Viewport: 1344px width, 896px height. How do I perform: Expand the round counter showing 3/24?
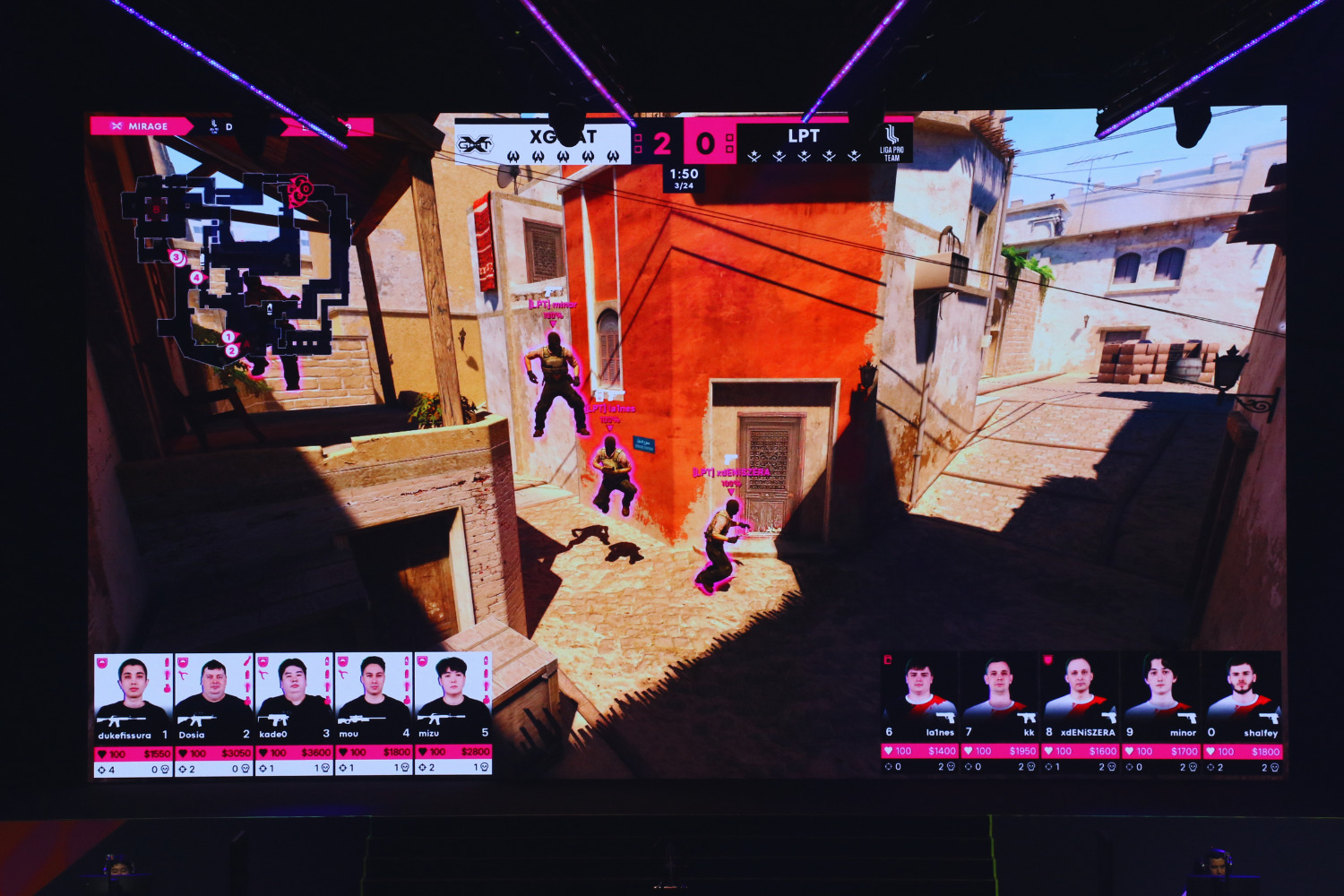coord(682,185)
